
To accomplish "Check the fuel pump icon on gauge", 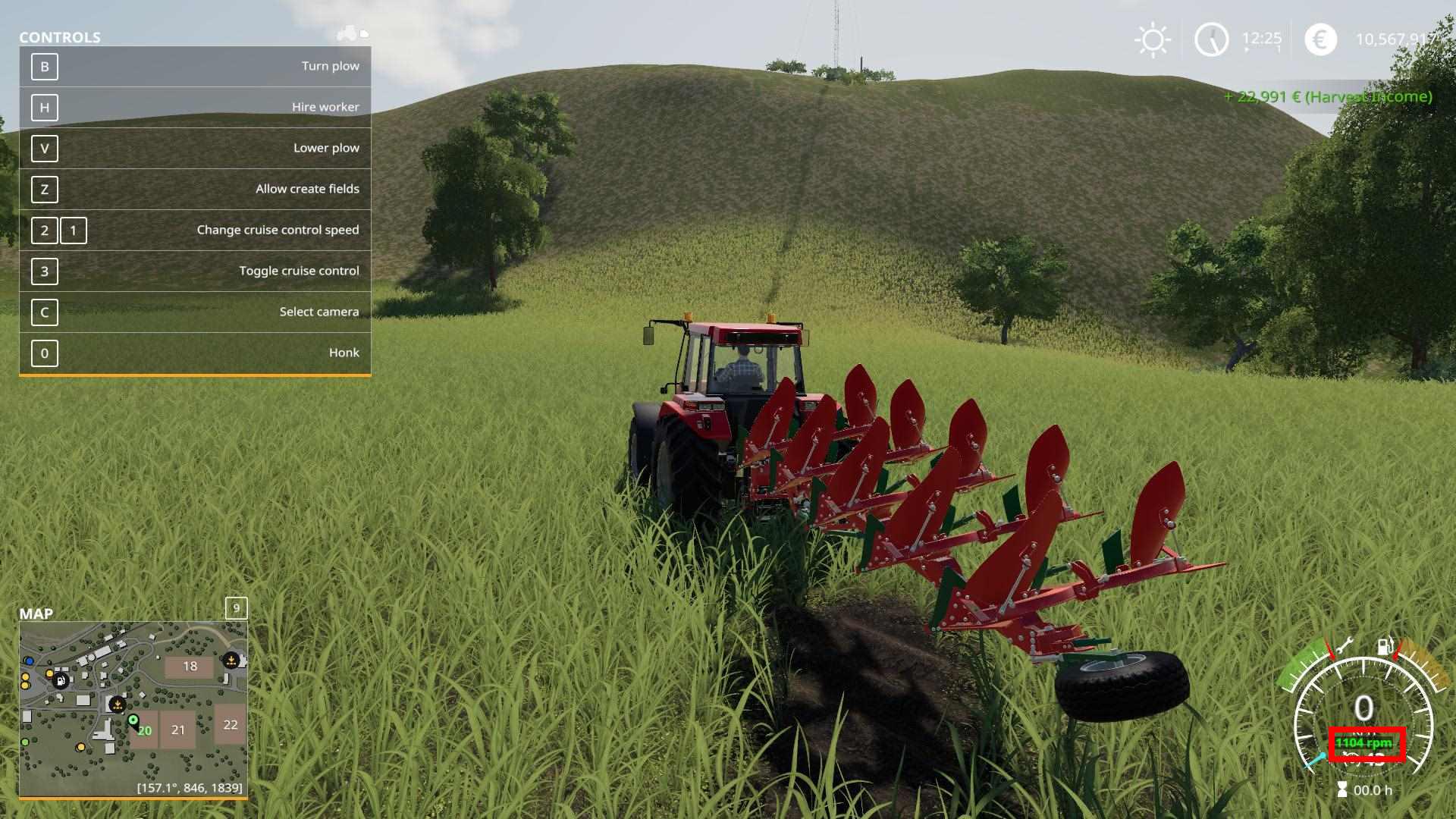I will (x=1385, y=645).
